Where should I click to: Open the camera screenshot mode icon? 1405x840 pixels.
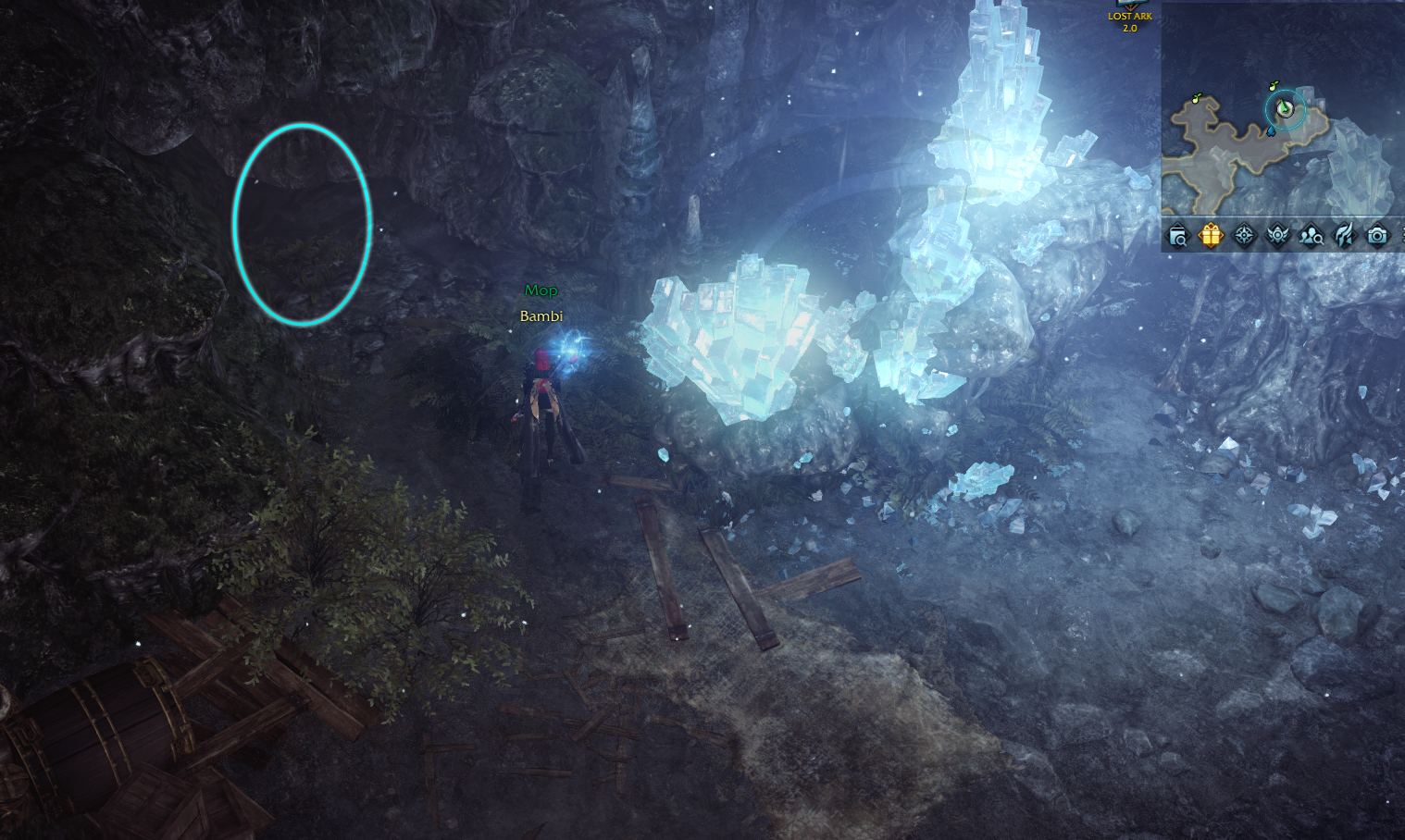pyautogui.click(x=1377, y=236)
